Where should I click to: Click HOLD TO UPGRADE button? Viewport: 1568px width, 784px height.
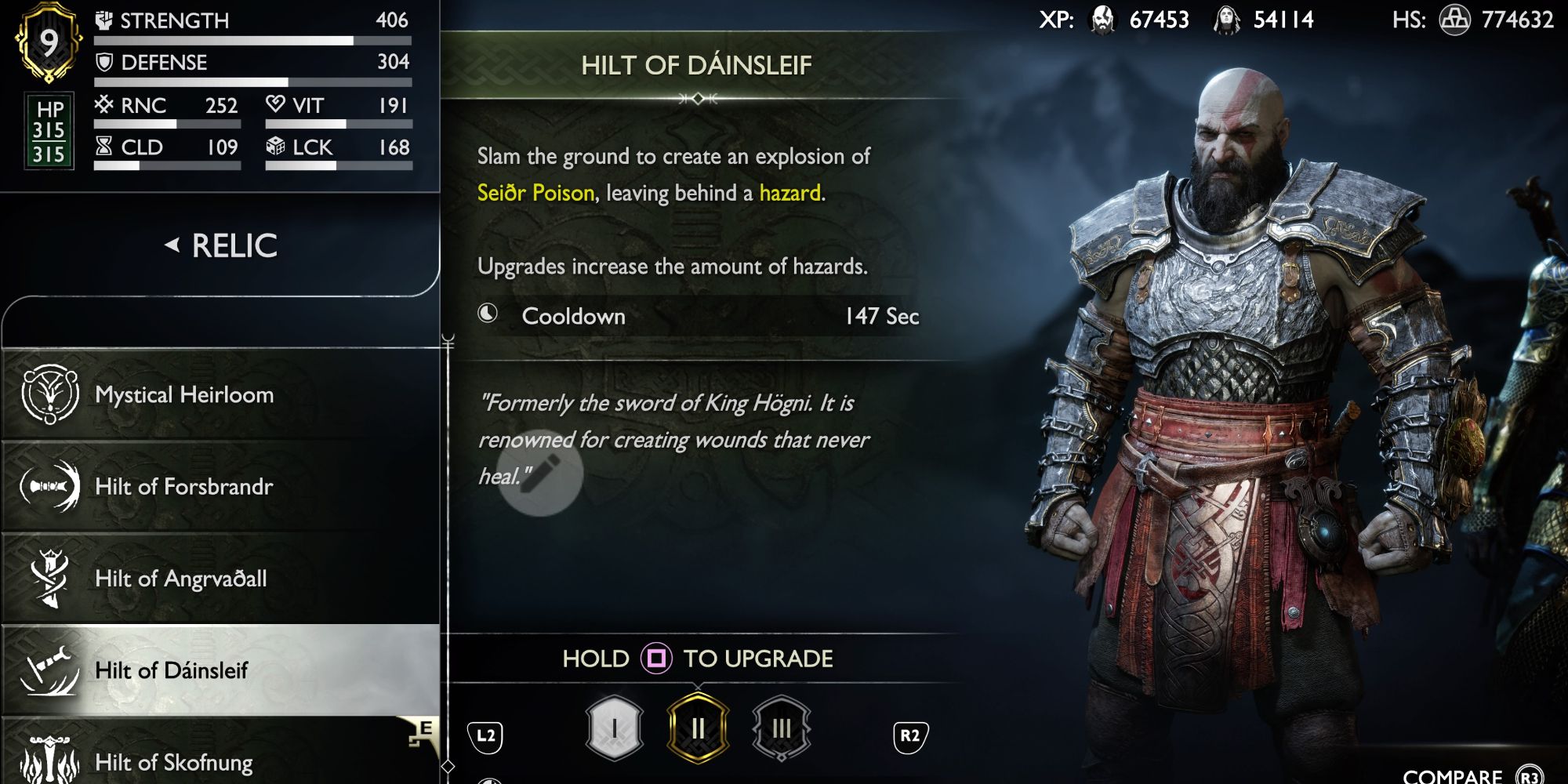696,659
